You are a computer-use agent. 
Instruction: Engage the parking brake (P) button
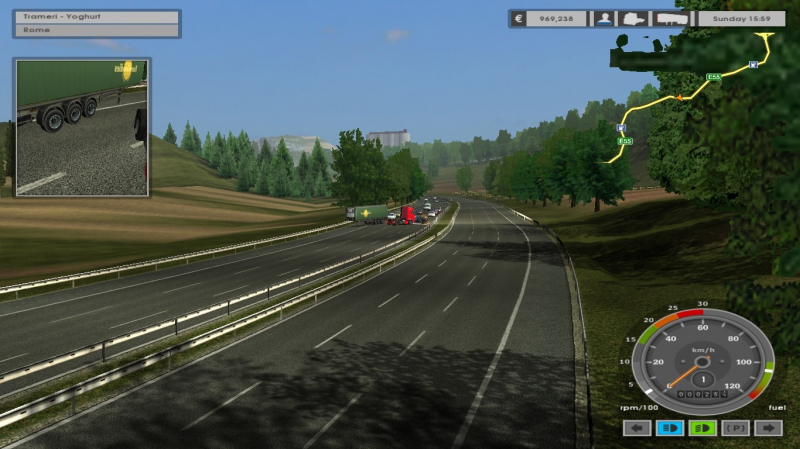coord(736,428)
